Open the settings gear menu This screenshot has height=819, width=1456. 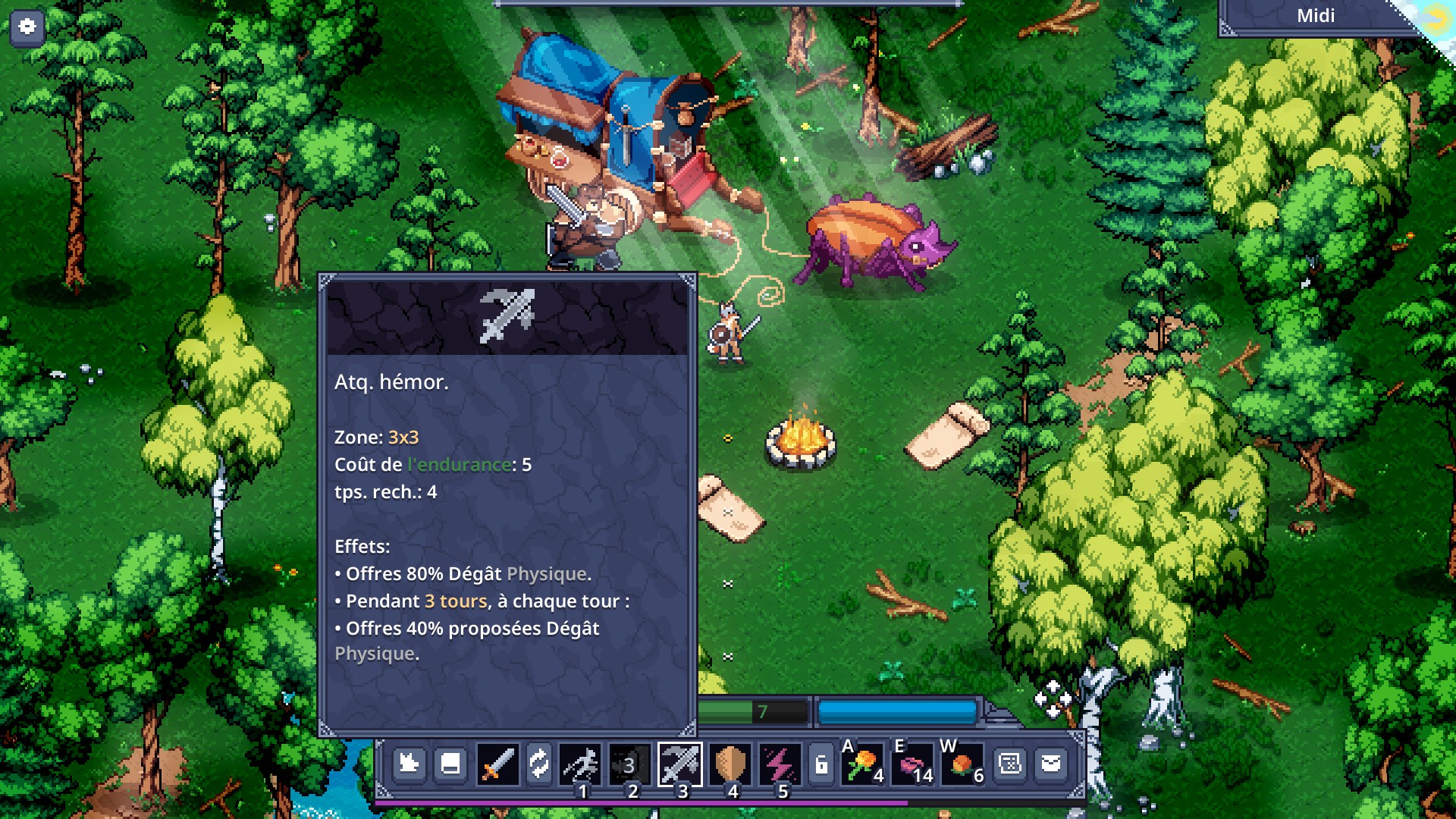pyautogui.click(x=27, y=27)
